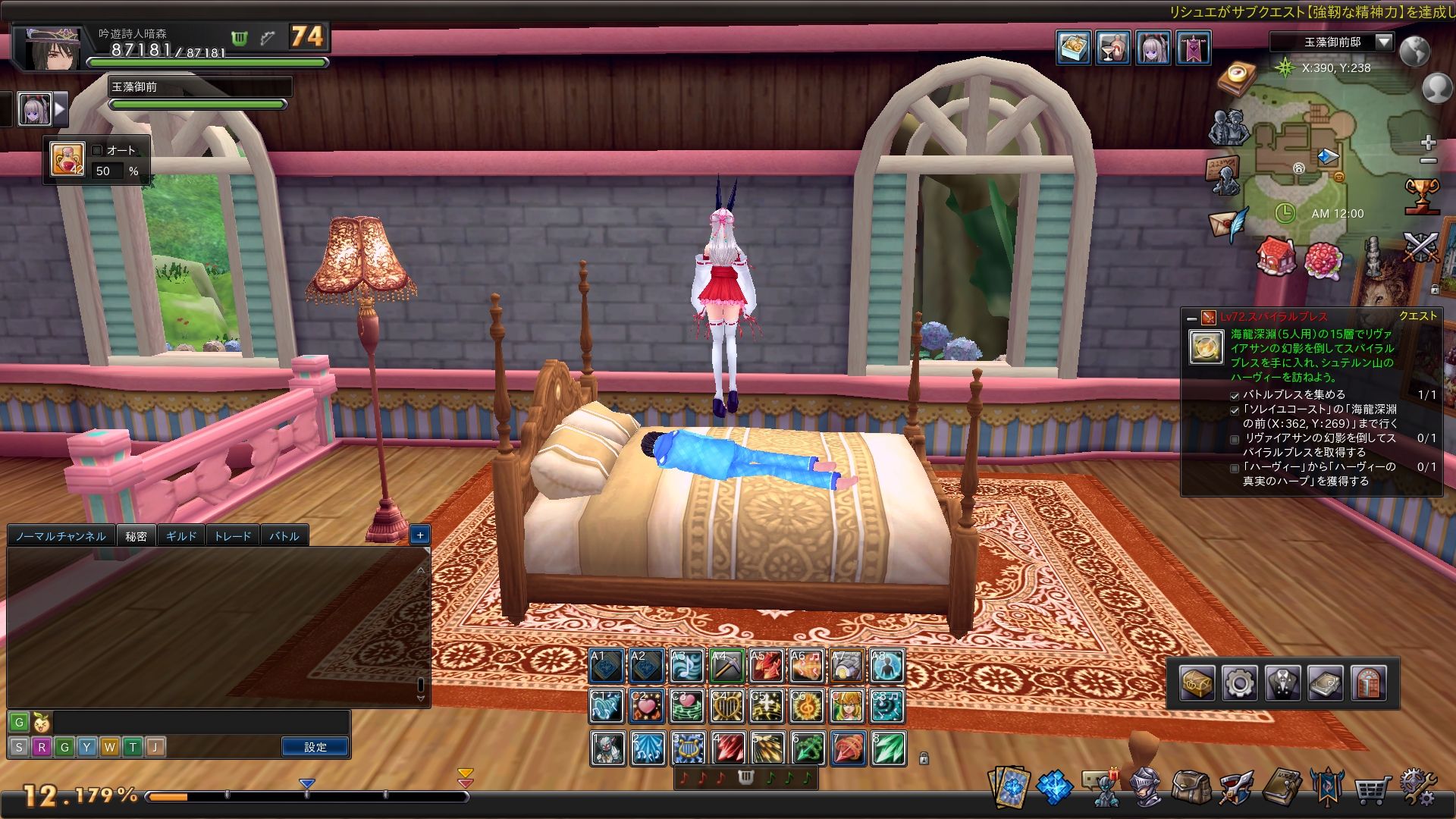Click the knight helmet character icon
Viewport: 1456px width, 819px height.
tap(1146, 788)
